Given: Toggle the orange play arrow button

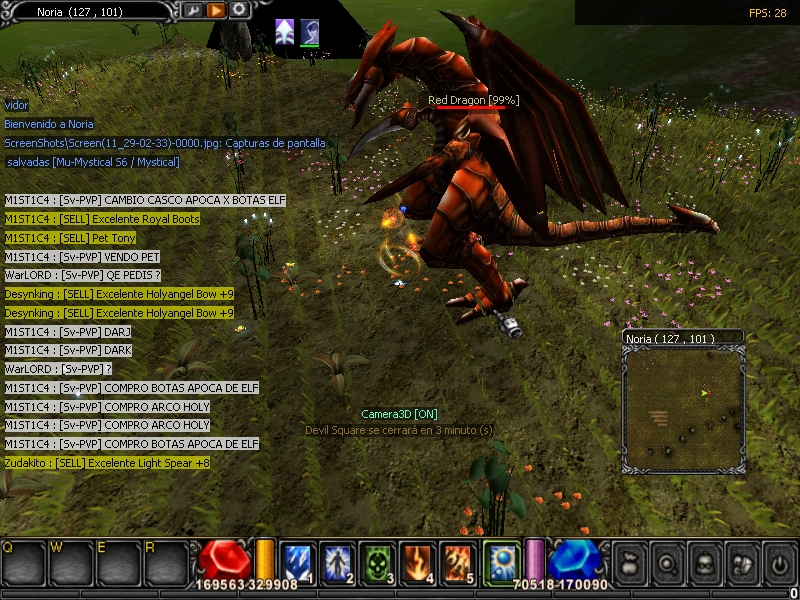Looking at the screenshot, I should point(216,11).
